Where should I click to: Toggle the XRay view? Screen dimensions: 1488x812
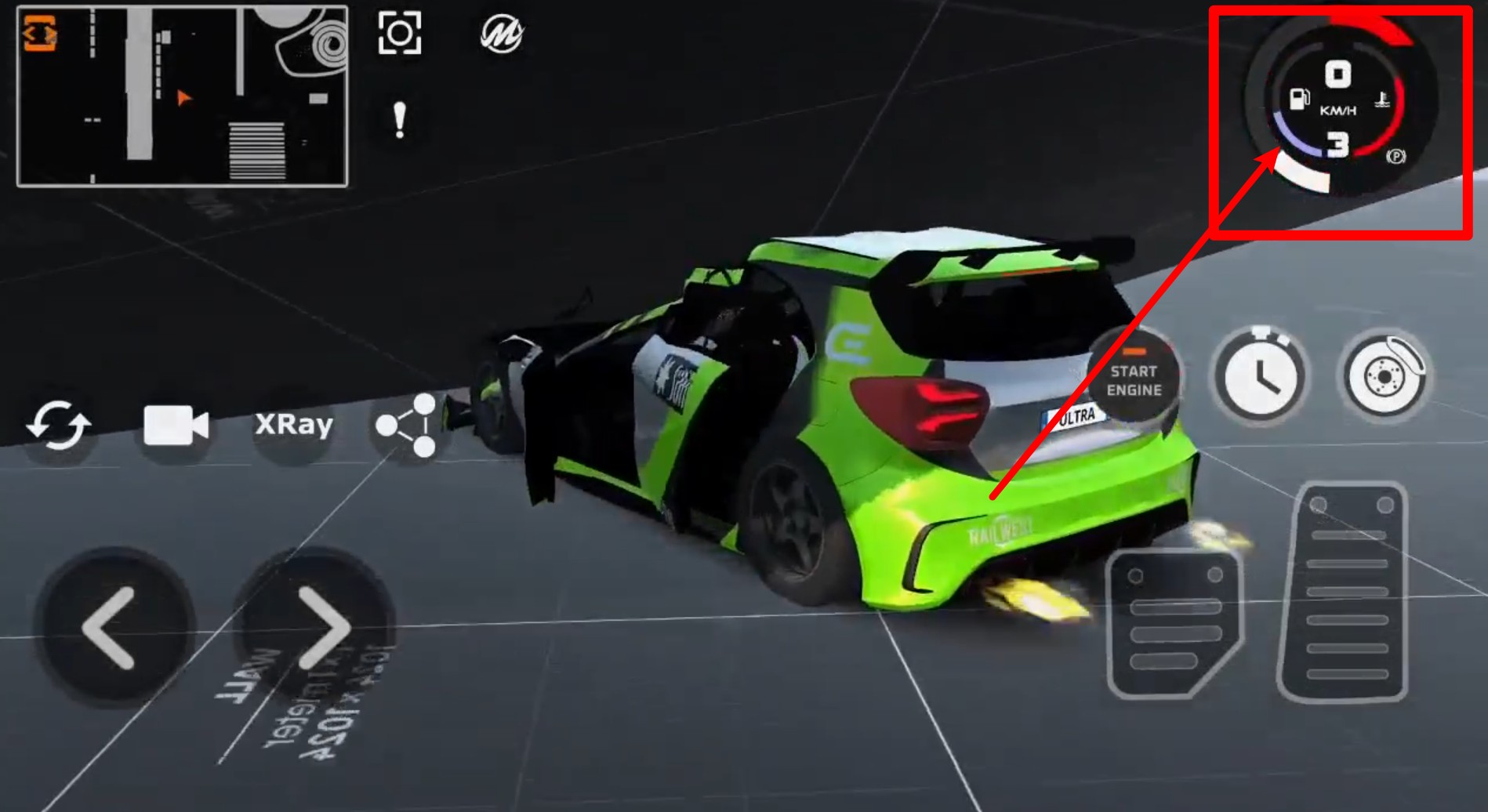(294, 425)
